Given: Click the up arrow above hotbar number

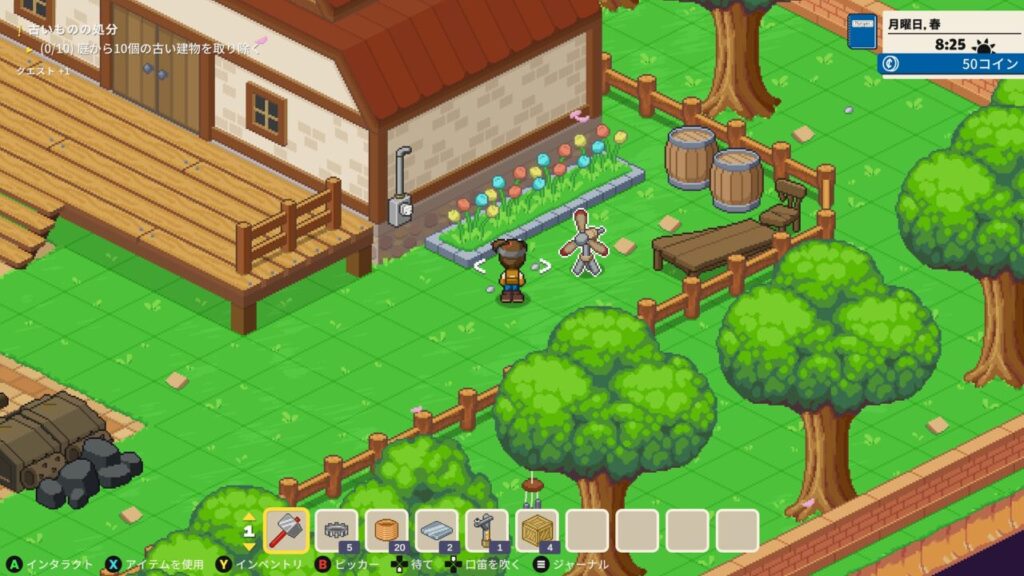Looking at the screenshot, I should pos(249,516).
